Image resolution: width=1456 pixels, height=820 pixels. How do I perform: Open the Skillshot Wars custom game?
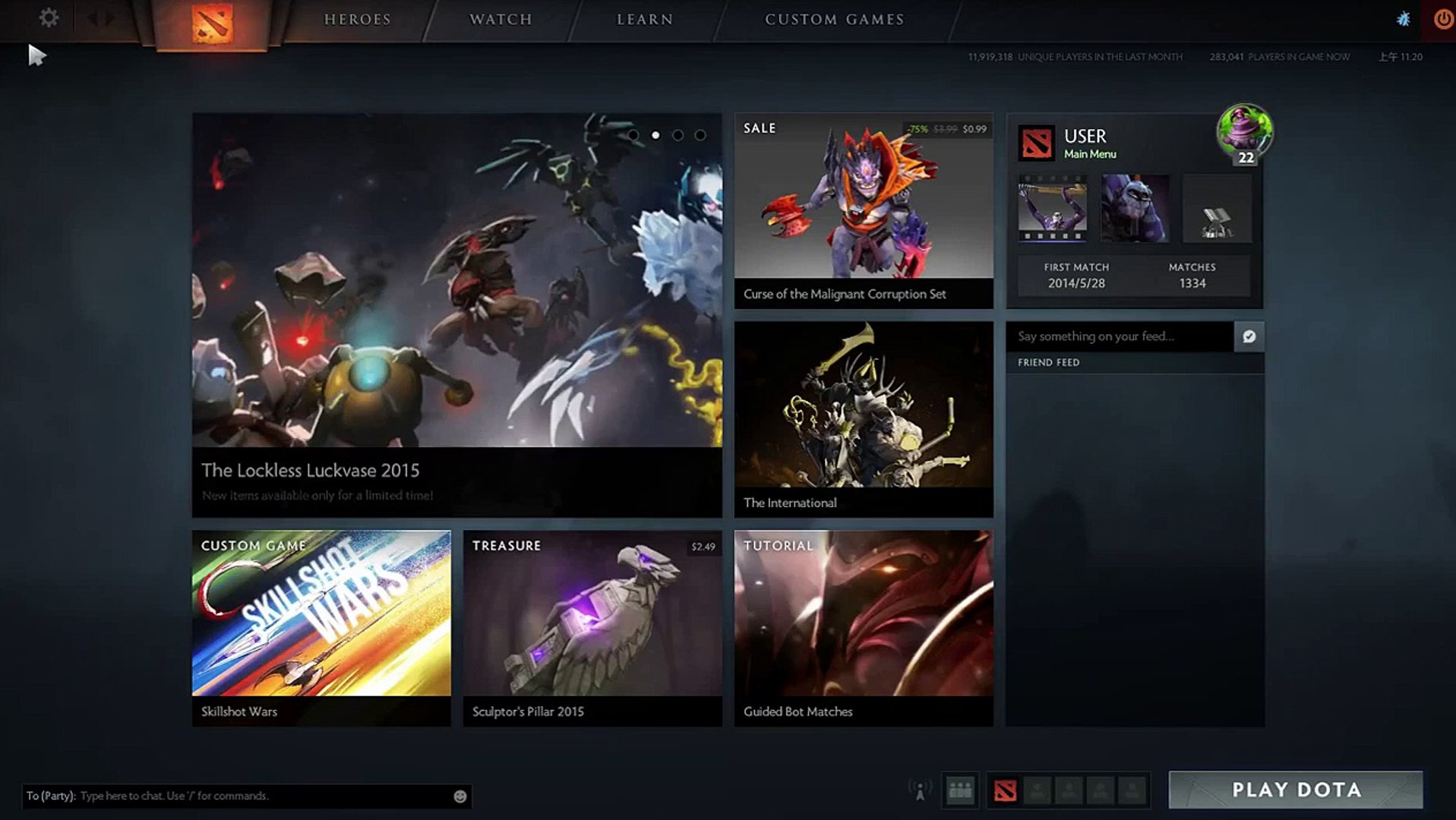(x=321, y=628)
